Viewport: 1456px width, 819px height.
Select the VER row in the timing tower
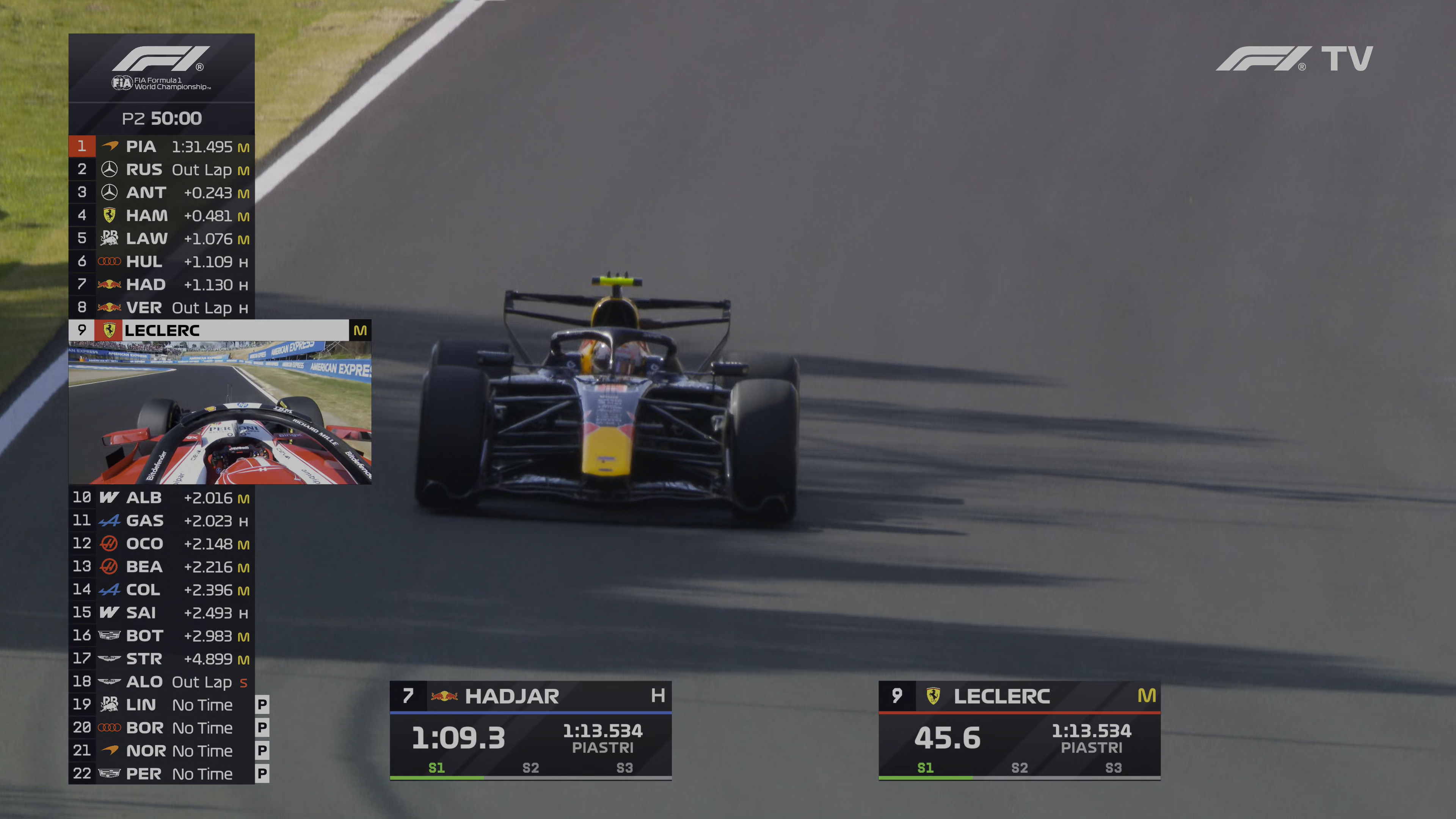[161, 308]
